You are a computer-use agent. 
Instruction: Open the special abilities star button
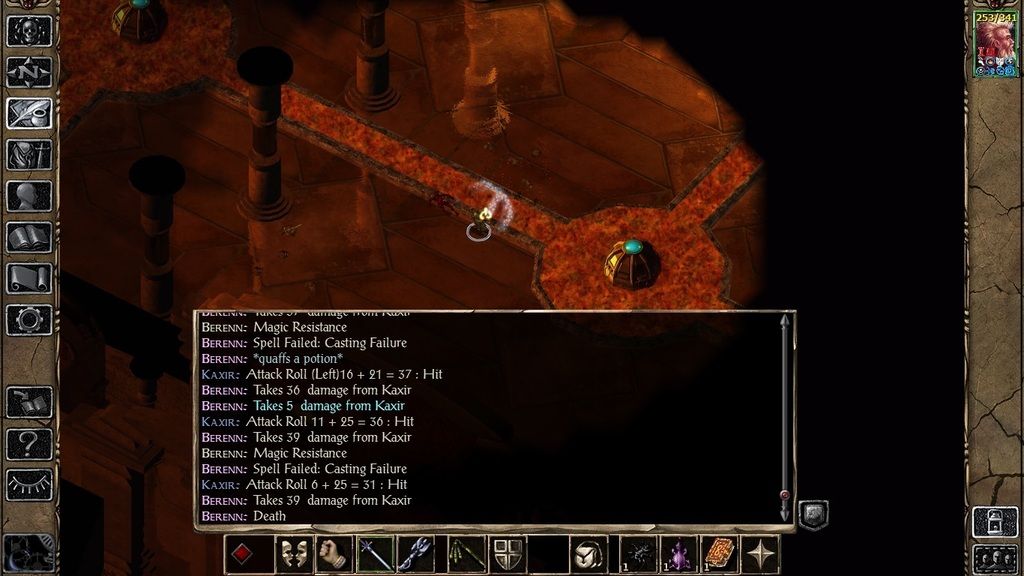coord(763,555)
